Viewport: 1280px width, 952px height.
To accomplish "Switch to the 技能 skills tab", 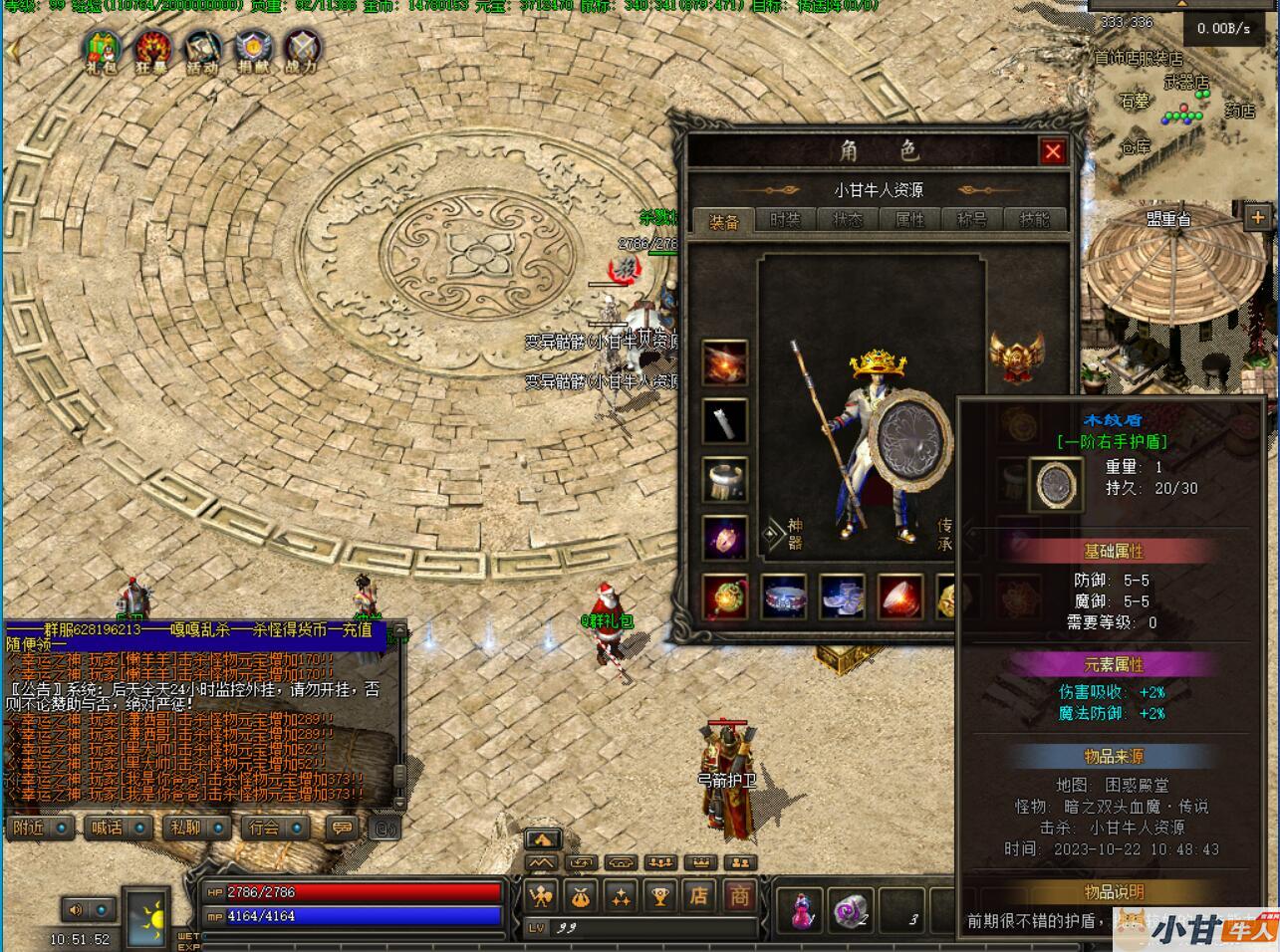I will [x=1034, y=220].
